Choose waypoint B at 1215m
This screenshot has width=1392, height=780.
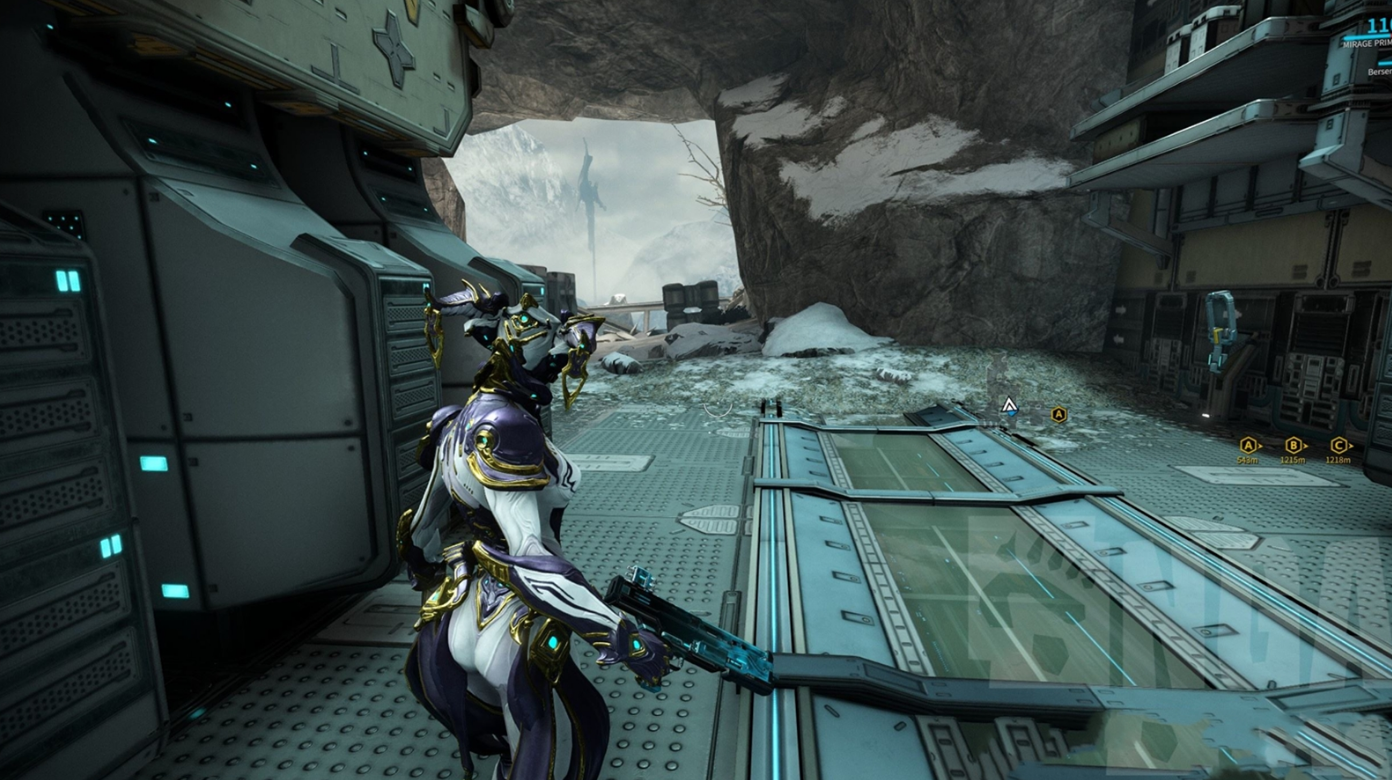(1294, 446)
